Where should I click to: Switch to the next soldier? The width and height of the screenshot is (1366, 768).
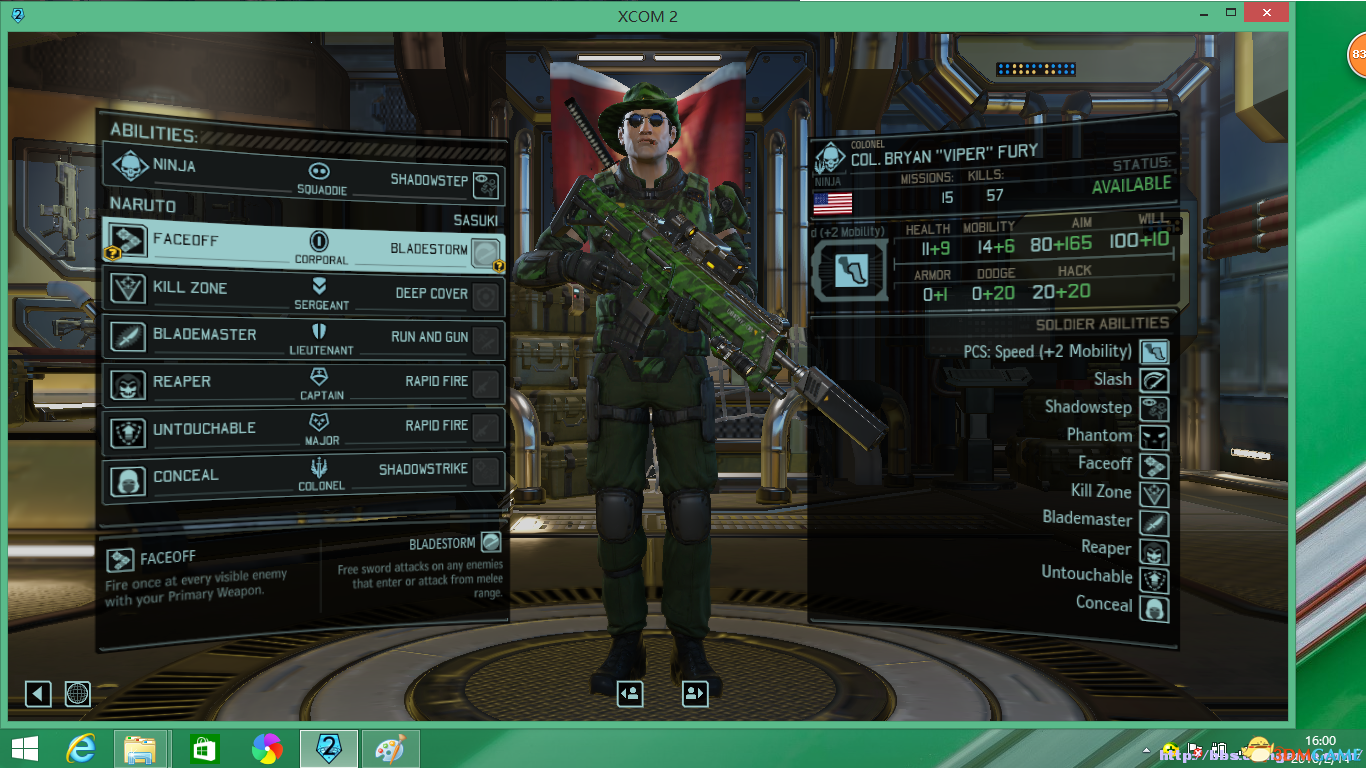click(695, 693)
